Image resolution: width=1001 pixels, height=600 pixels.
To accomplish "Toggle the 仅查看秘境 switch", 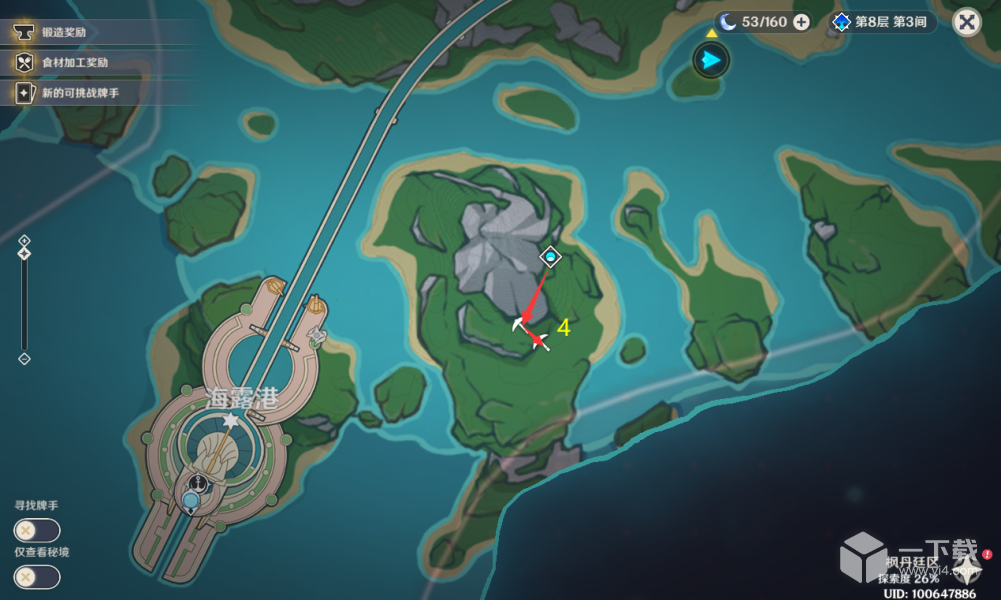I will click(x=37, y=576).
